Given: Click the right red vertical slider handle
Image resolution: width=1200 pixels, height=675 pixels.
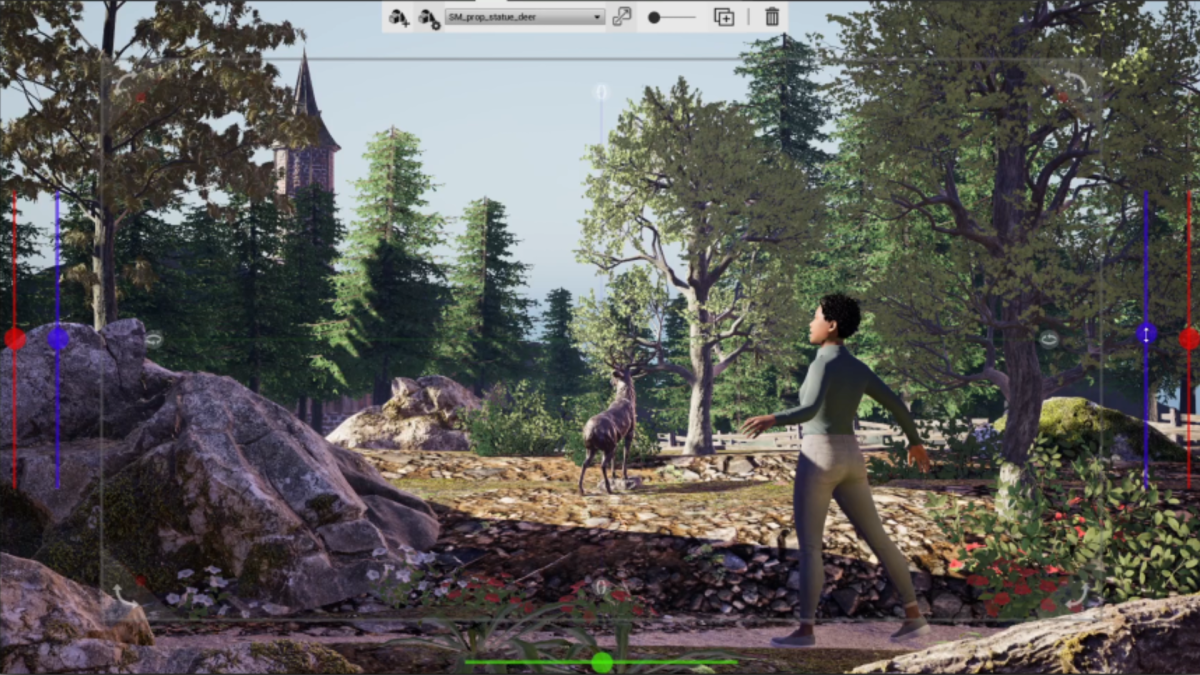Looking at the screenshot, I should 1189,338.
